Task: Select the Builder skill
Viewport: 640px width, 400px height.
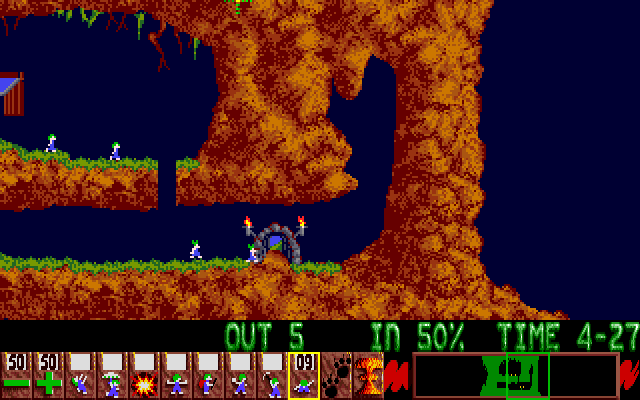Action: coord(208,375)
